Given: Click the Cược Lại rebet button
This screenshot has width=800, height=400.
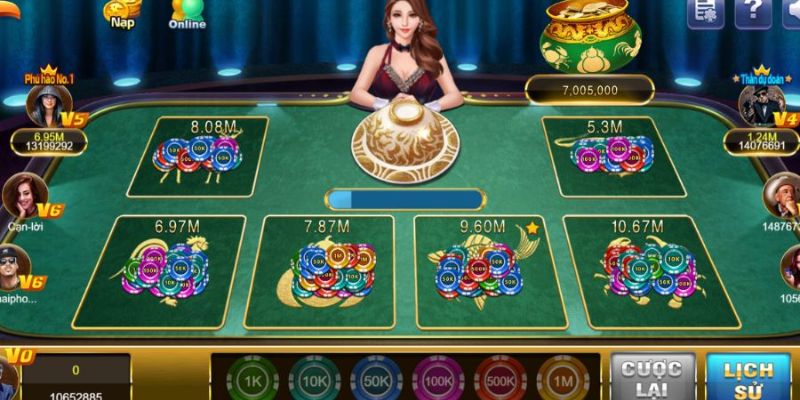Looking at the screenshot, I should point(651,377).
